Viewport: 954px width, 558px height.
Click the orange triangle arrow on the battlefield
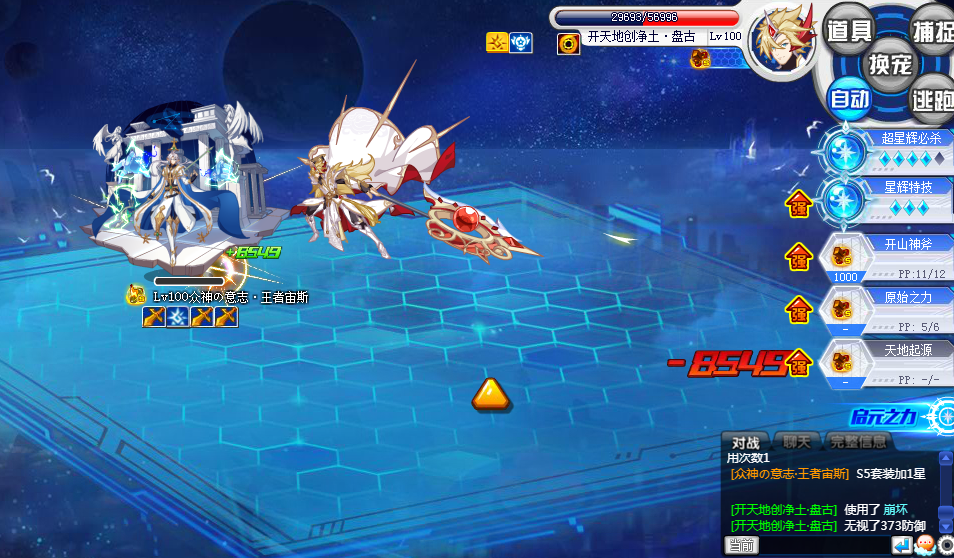coord(490,393)
